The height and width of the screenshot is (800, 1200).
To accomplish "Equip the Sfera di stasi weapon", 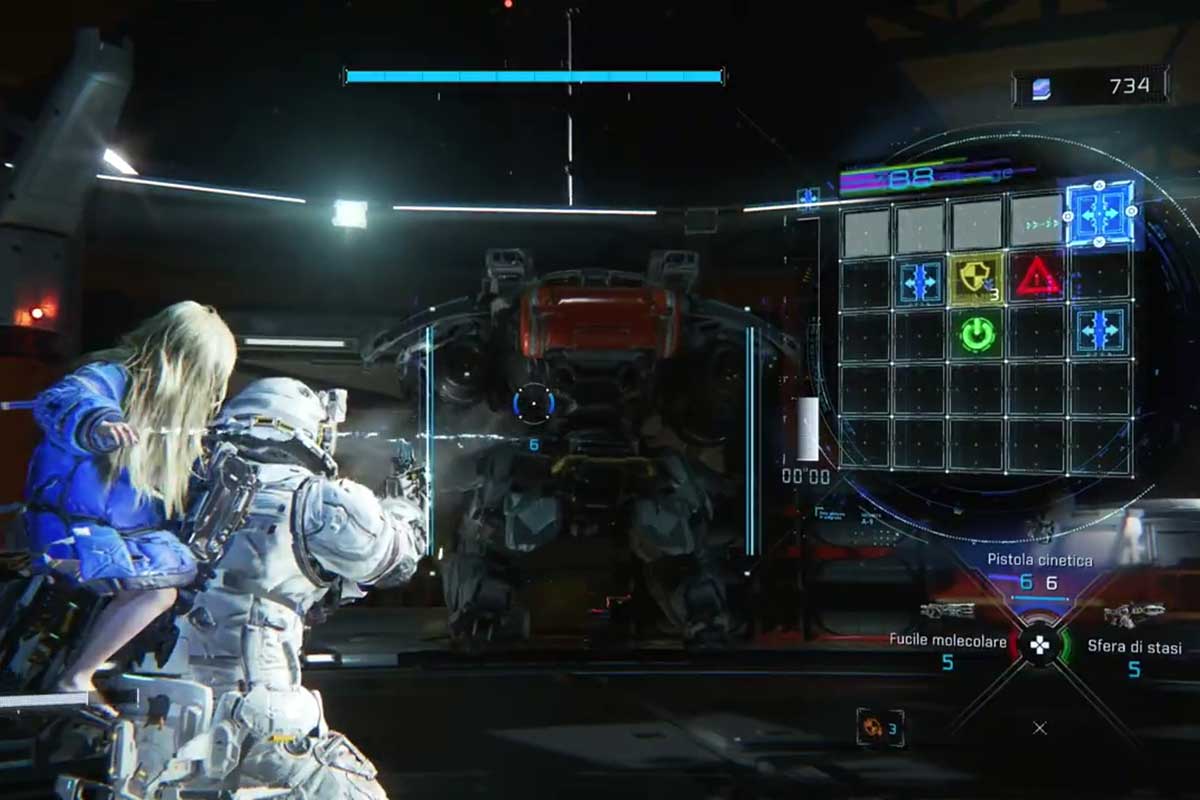I will pyautogui.click(x=1133, y=647).
